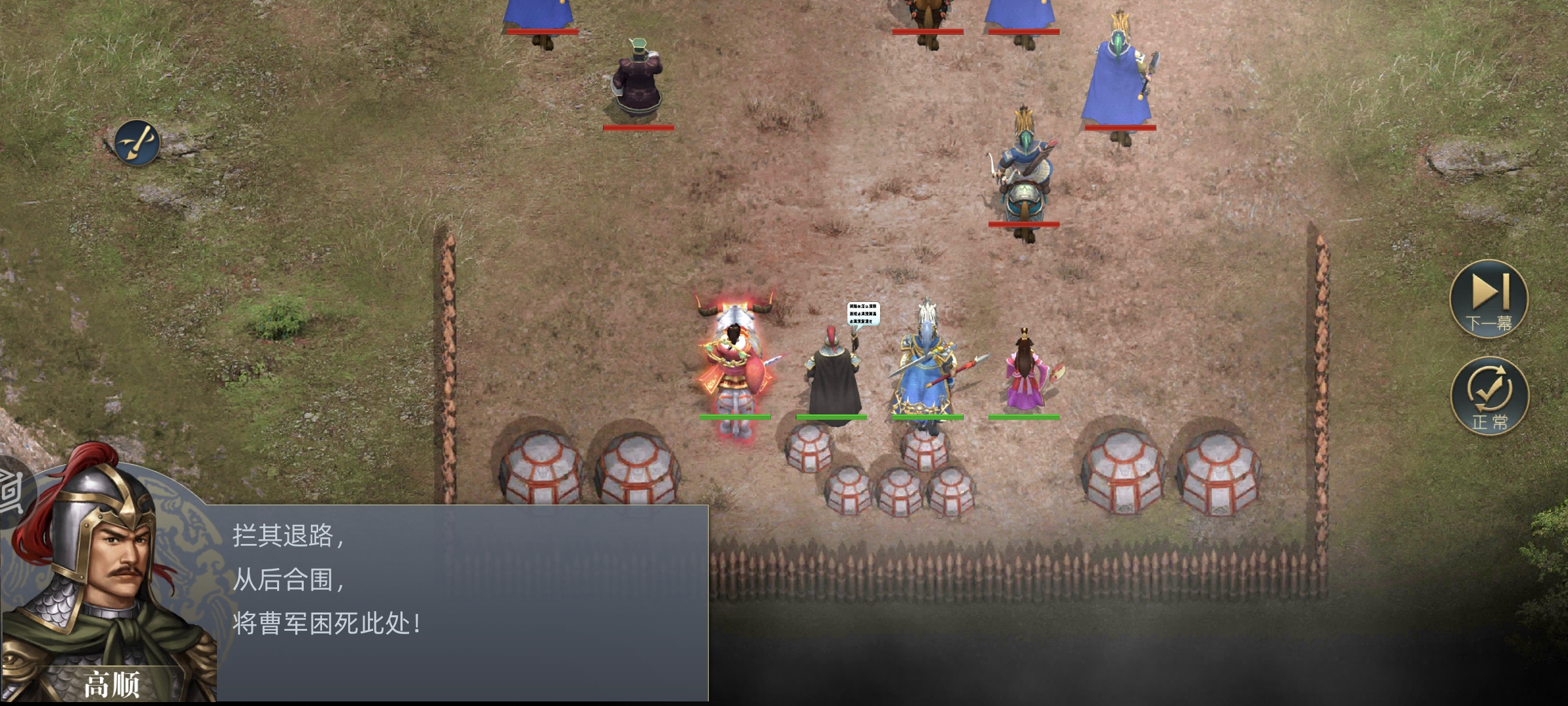Image resolution: width=1568 pixels, height=706 pixels.
Task: Skip ahead with the 下一幕 button
Action: pos(1488,299)
